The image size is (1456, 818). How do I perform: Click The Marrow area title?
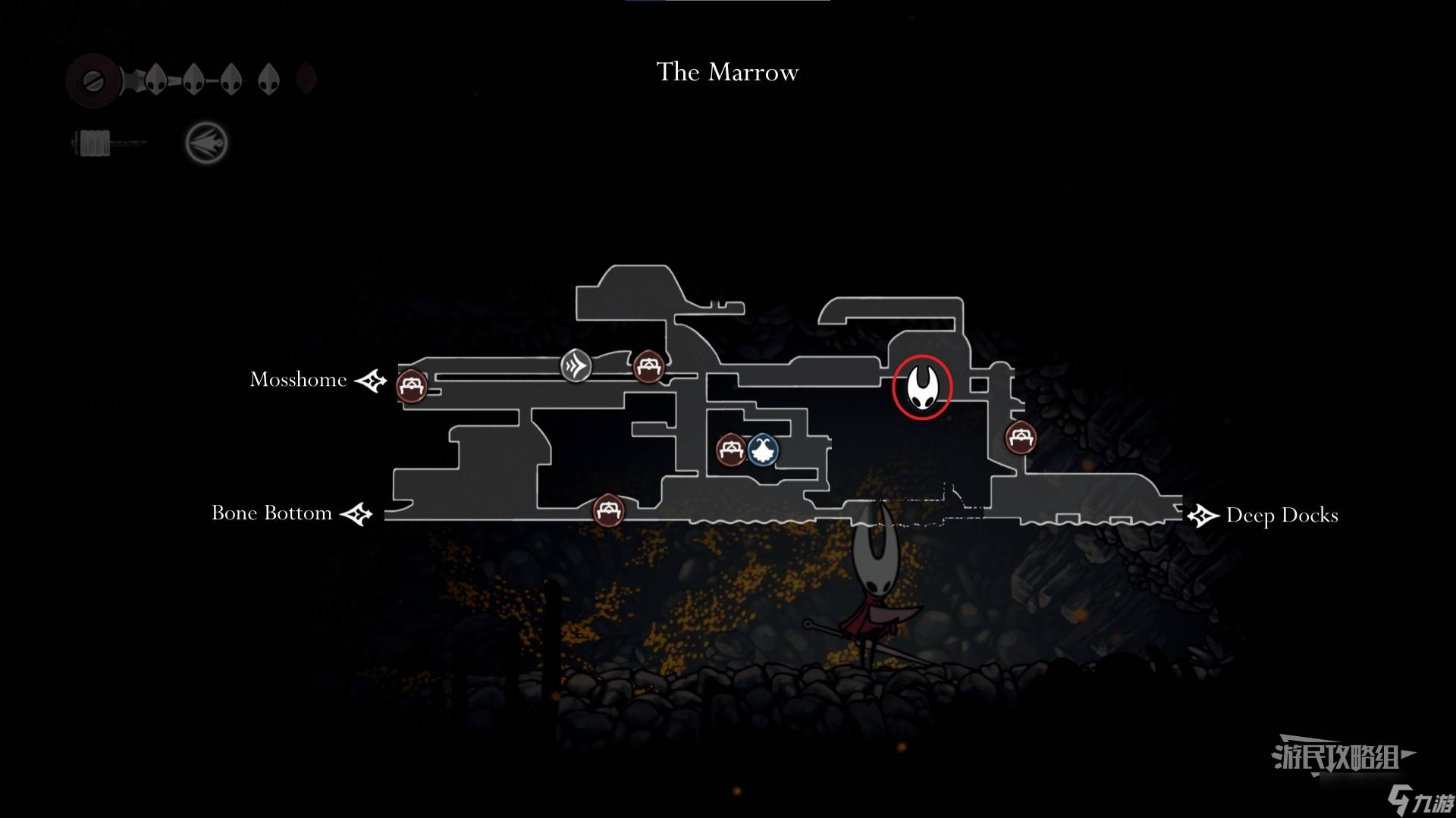(727, 72)
